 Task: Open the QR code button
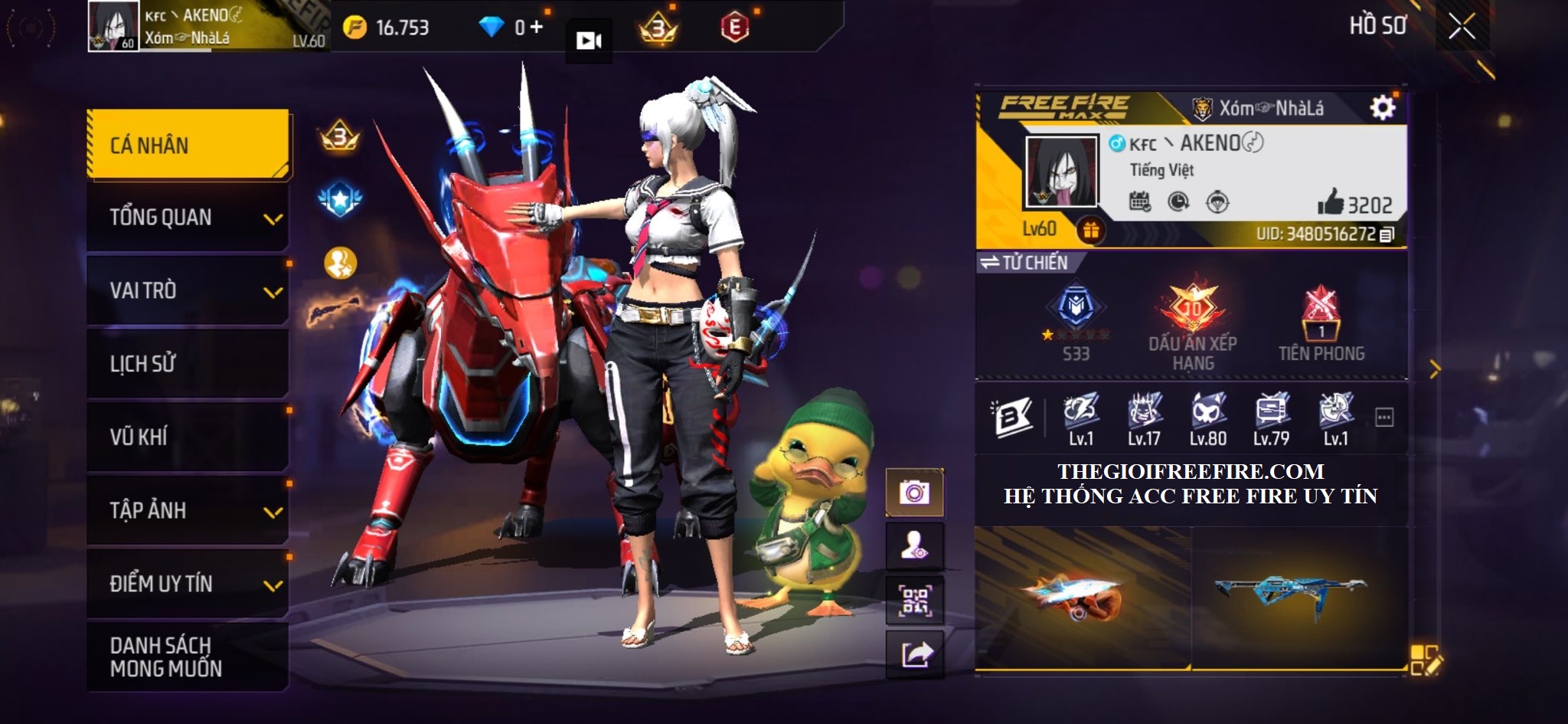point(914,600)
